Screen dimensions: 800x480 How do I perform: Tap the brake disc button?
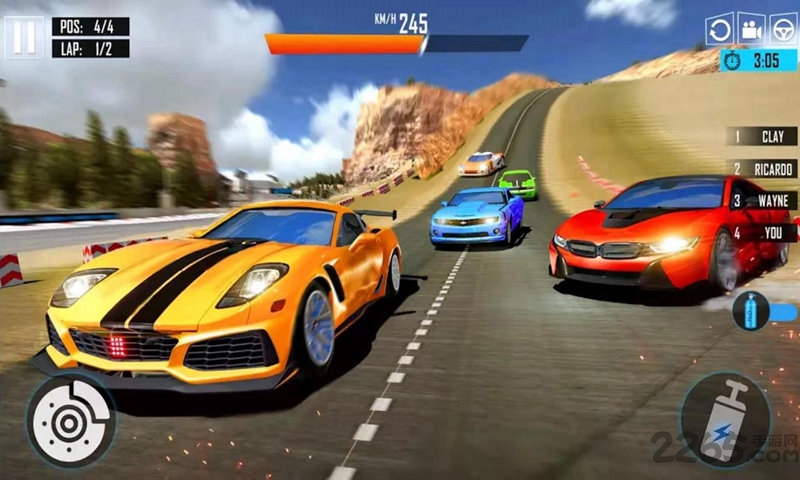tap(70, 420)
